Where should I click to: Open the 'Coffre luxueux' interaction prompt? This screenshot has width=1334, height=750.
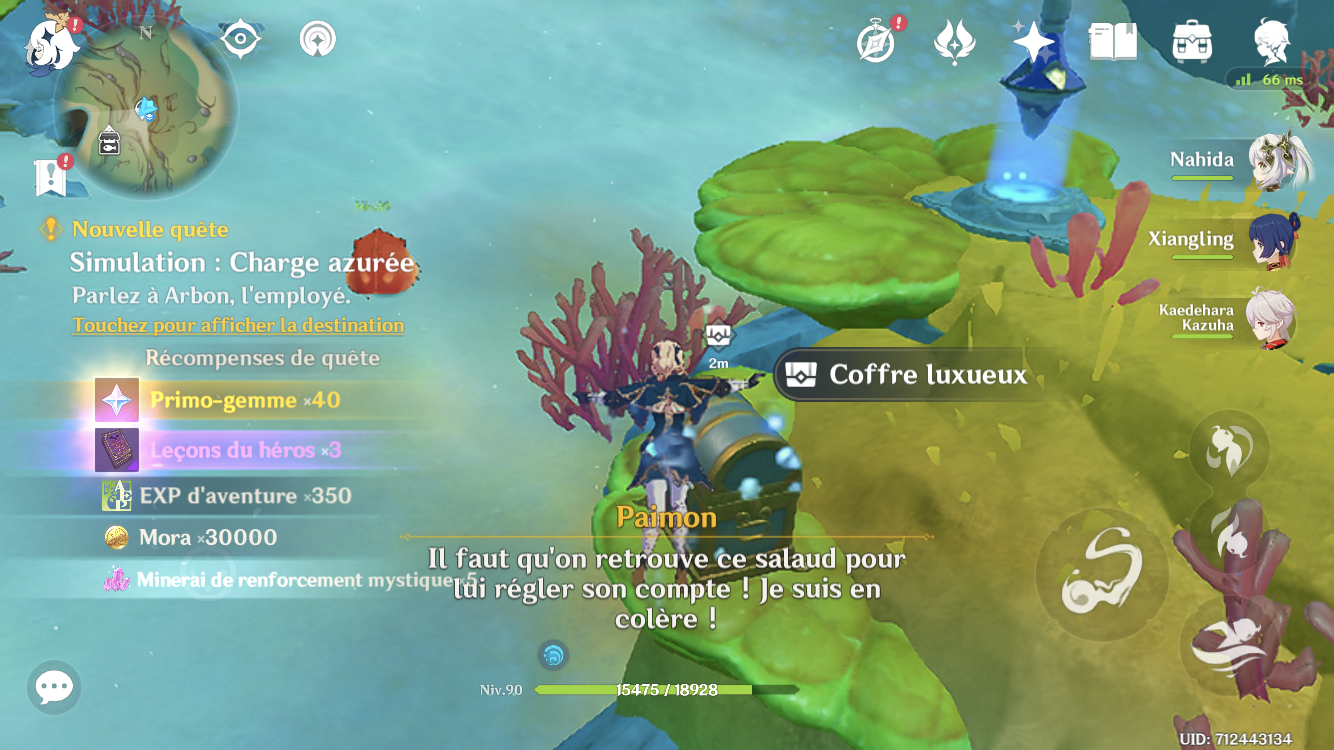tap(906, 376)
